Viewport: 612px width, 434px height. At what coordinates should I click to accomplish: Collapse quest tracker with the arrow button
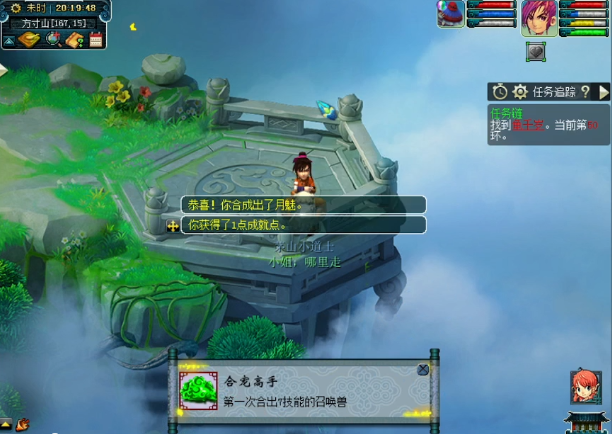[603, 92]
